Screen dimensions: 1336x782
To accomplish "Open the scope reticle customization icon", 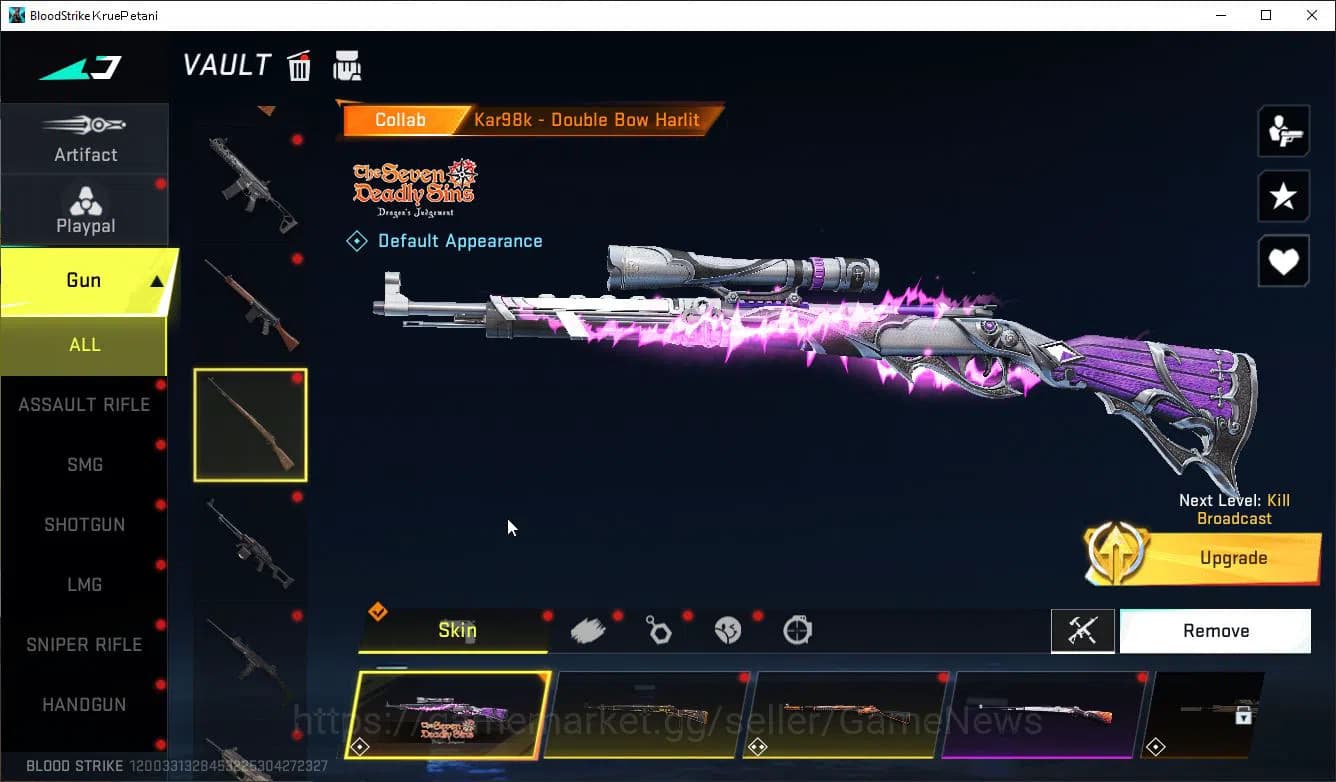I will (x=797, y=630).
